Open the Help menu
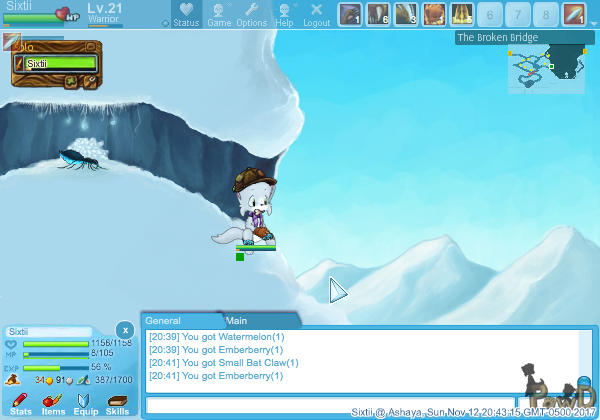The width and height of the screenshot is (600, 420). [285, 15]
